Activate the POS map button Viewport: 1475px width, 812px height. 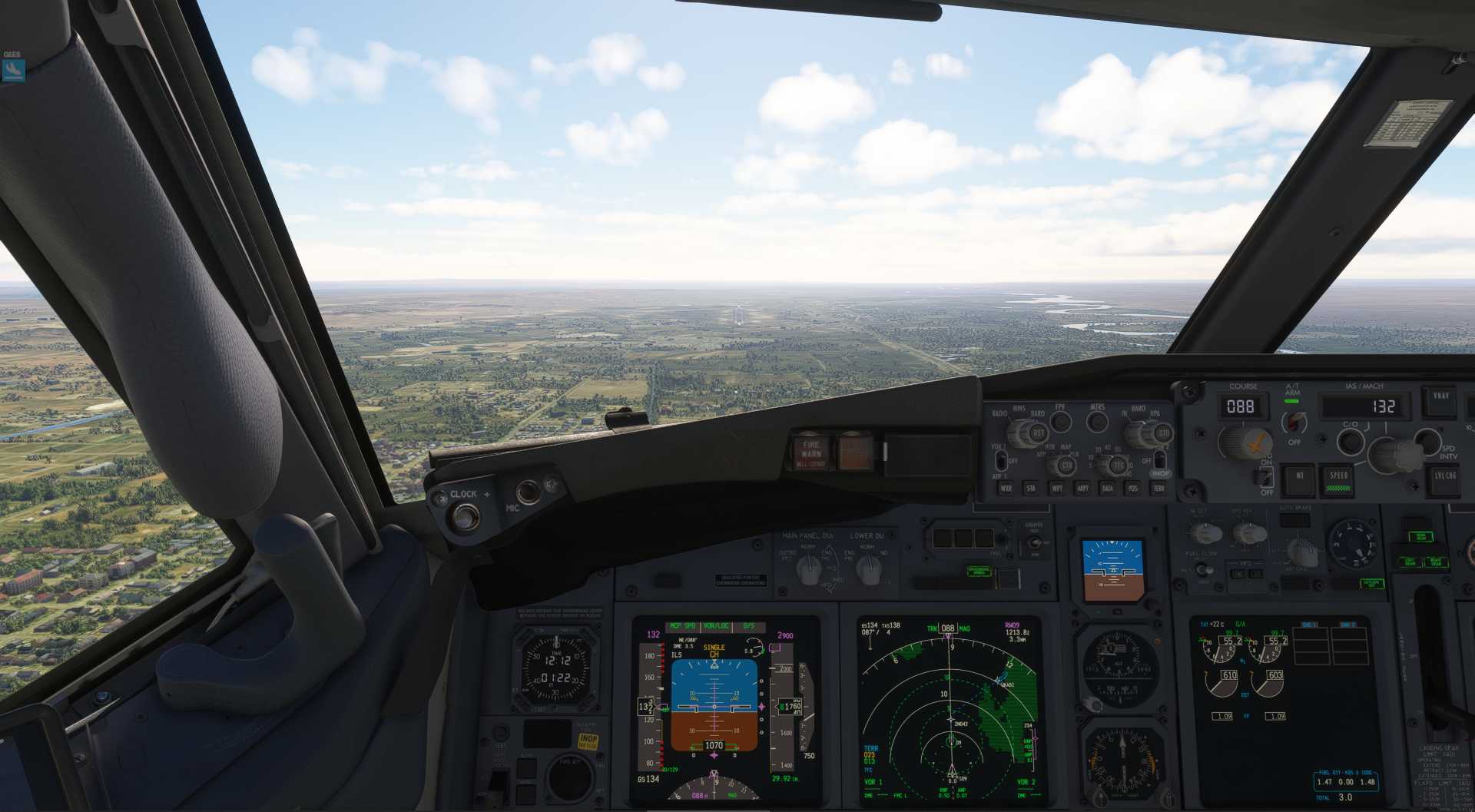[1132, 488]
